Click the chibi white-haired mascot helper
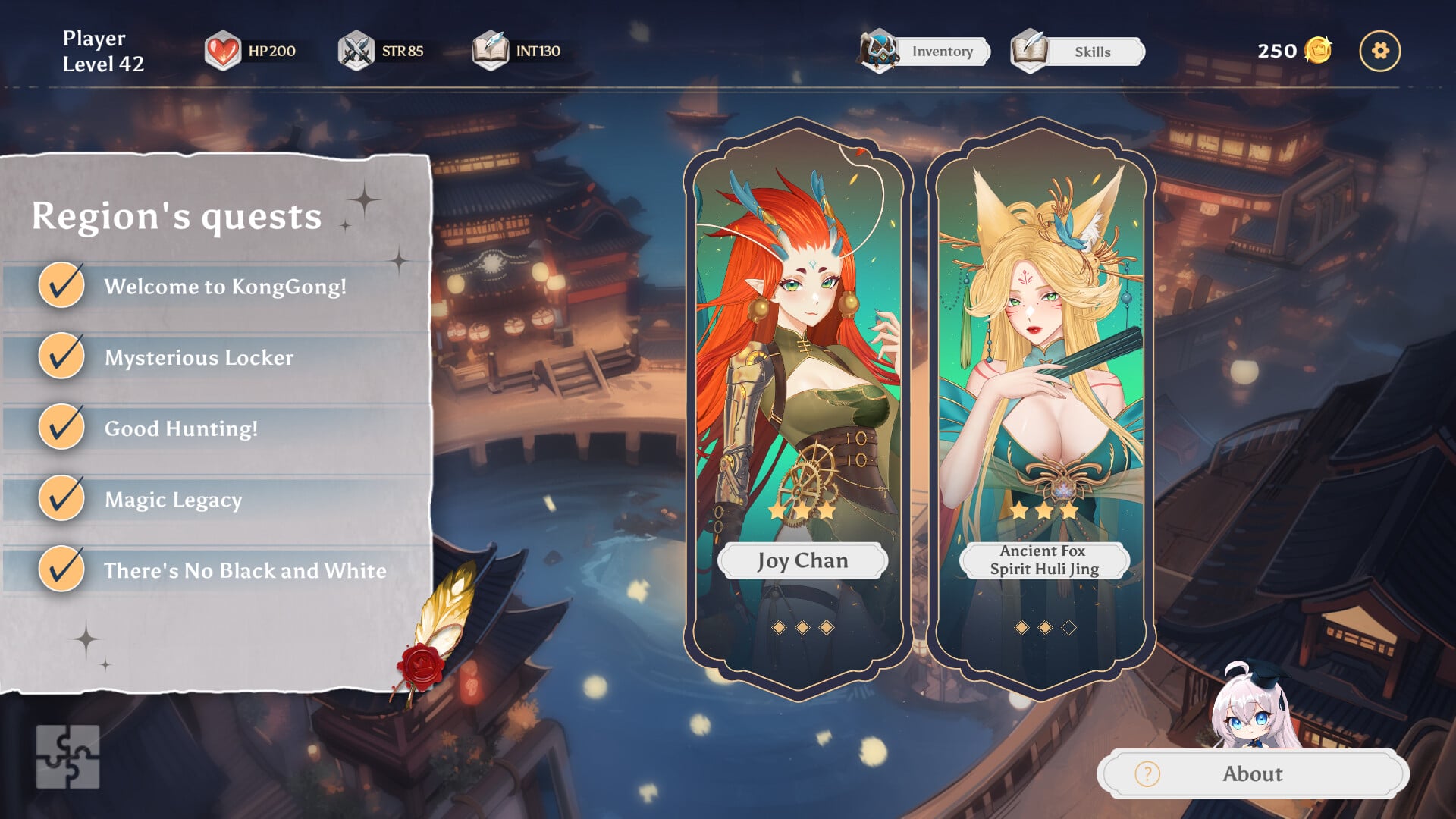The width and height of the screenshot is (1456, 819). 1251,705
